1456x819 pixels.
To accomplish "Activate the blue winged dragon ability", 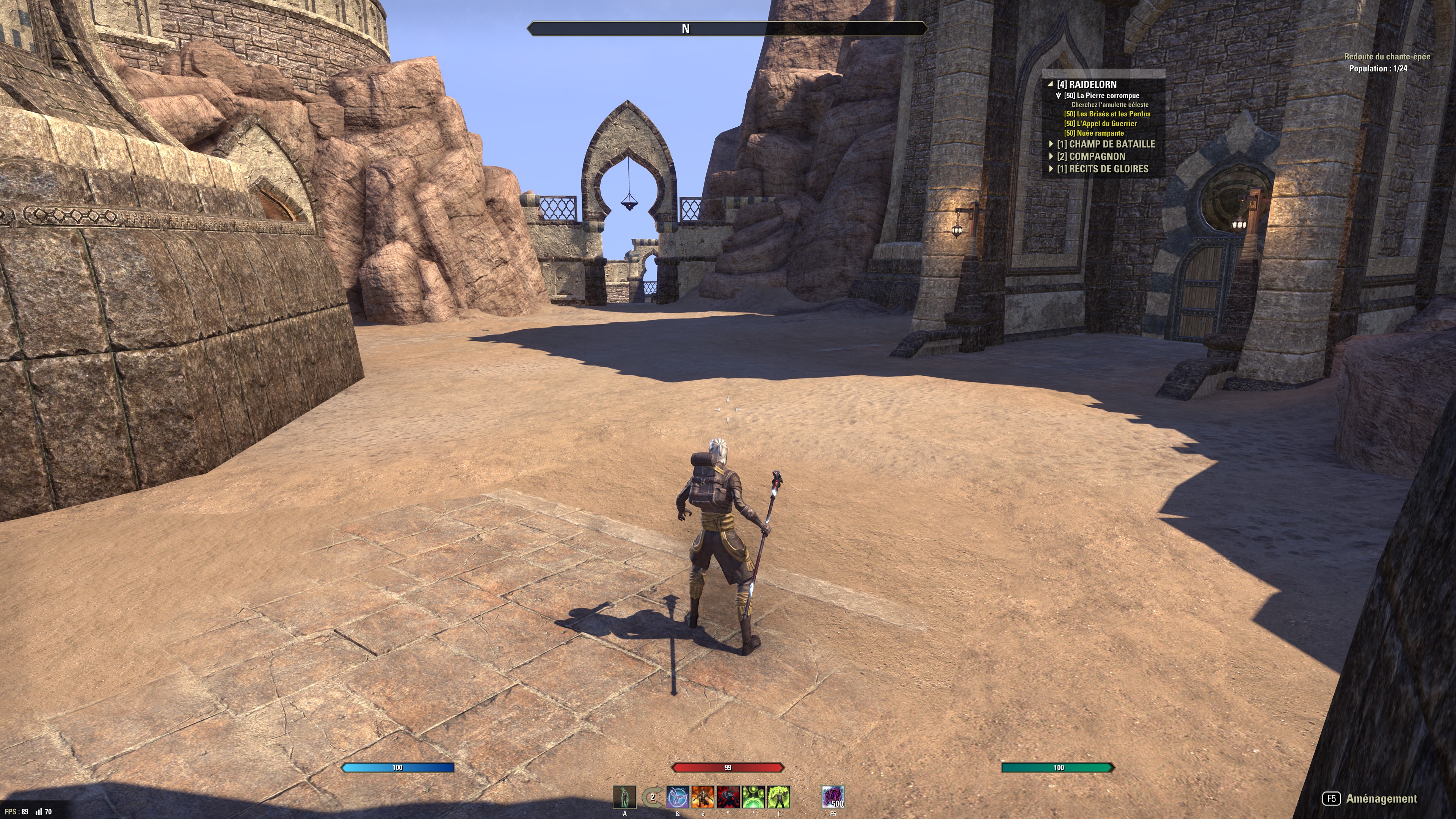I will 678,797.
